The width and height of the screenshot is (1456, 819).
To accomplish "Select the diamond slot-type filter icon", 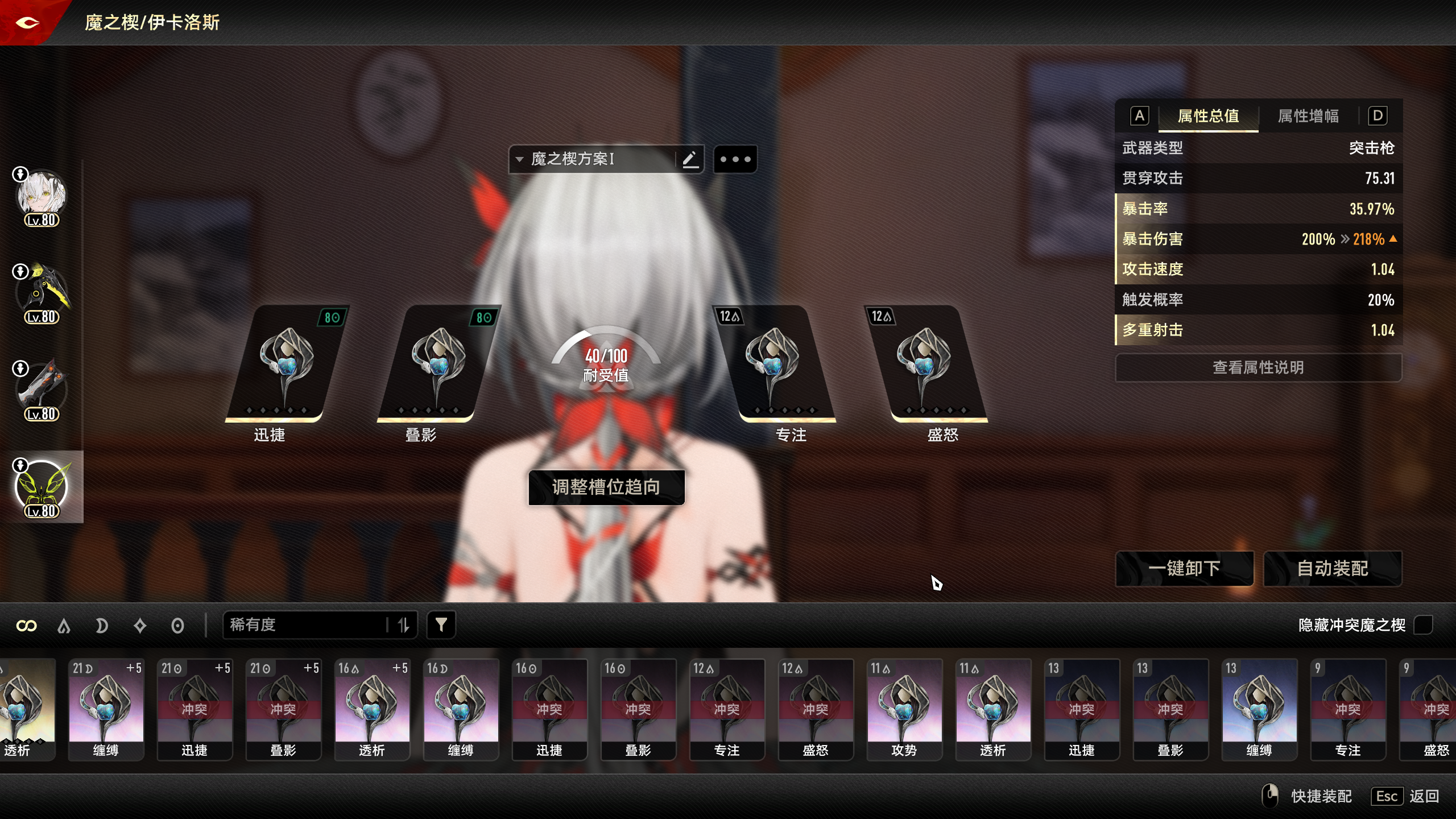I will (x=139, y=624).
